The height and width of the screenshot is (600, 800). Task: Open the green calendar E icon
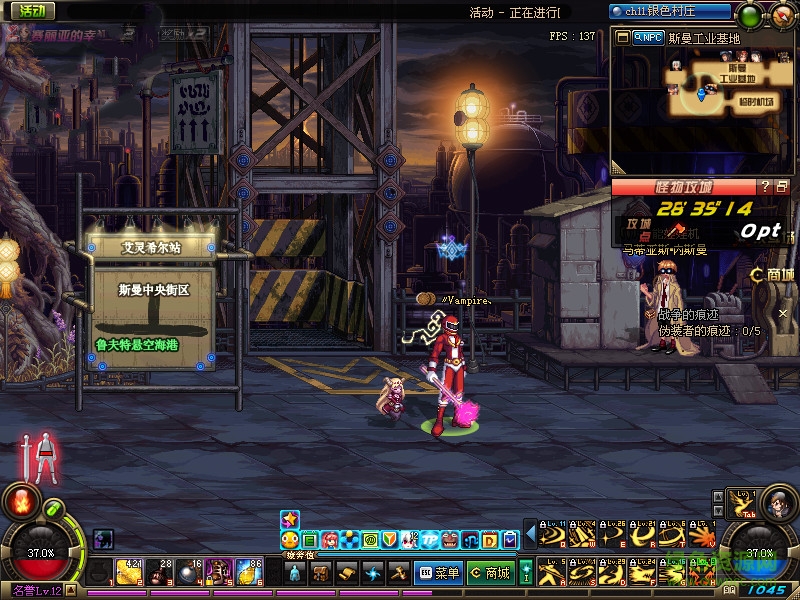[310, 540]
